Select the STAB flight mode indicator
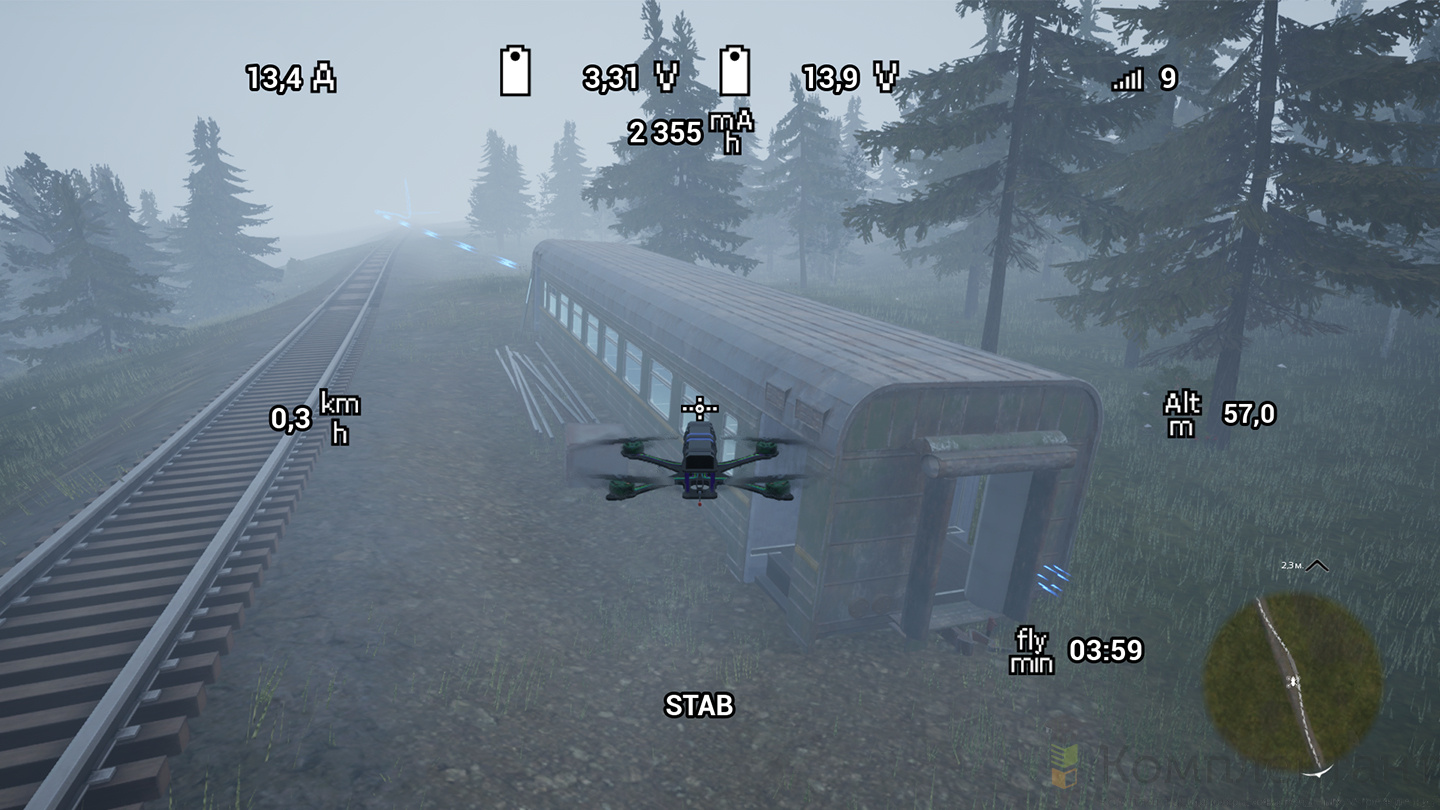This screenshot has width=1440, height=810. pyautogui.click(x=699, y=705)
